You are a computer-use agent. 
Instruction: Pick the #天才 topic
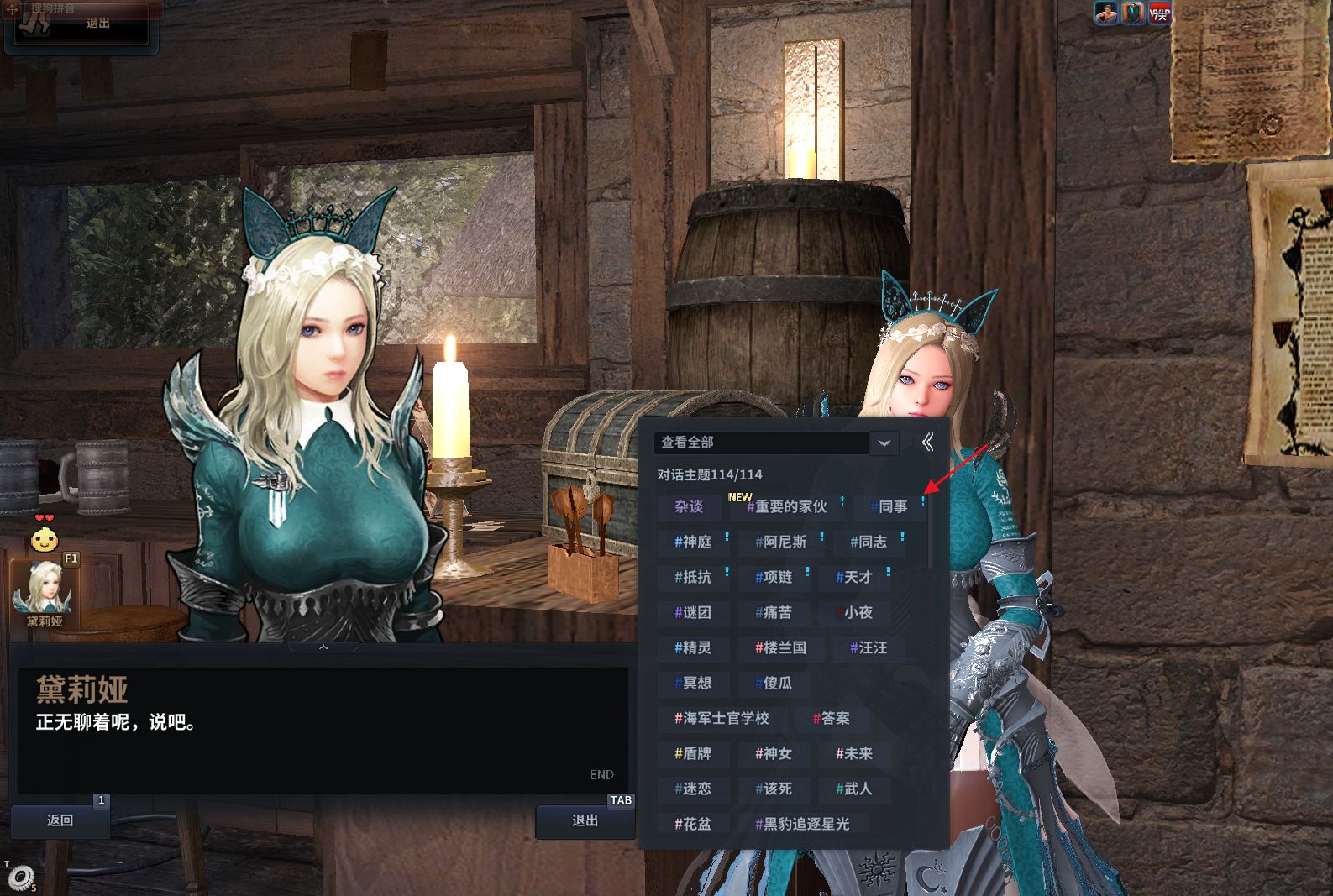[854, 577]
